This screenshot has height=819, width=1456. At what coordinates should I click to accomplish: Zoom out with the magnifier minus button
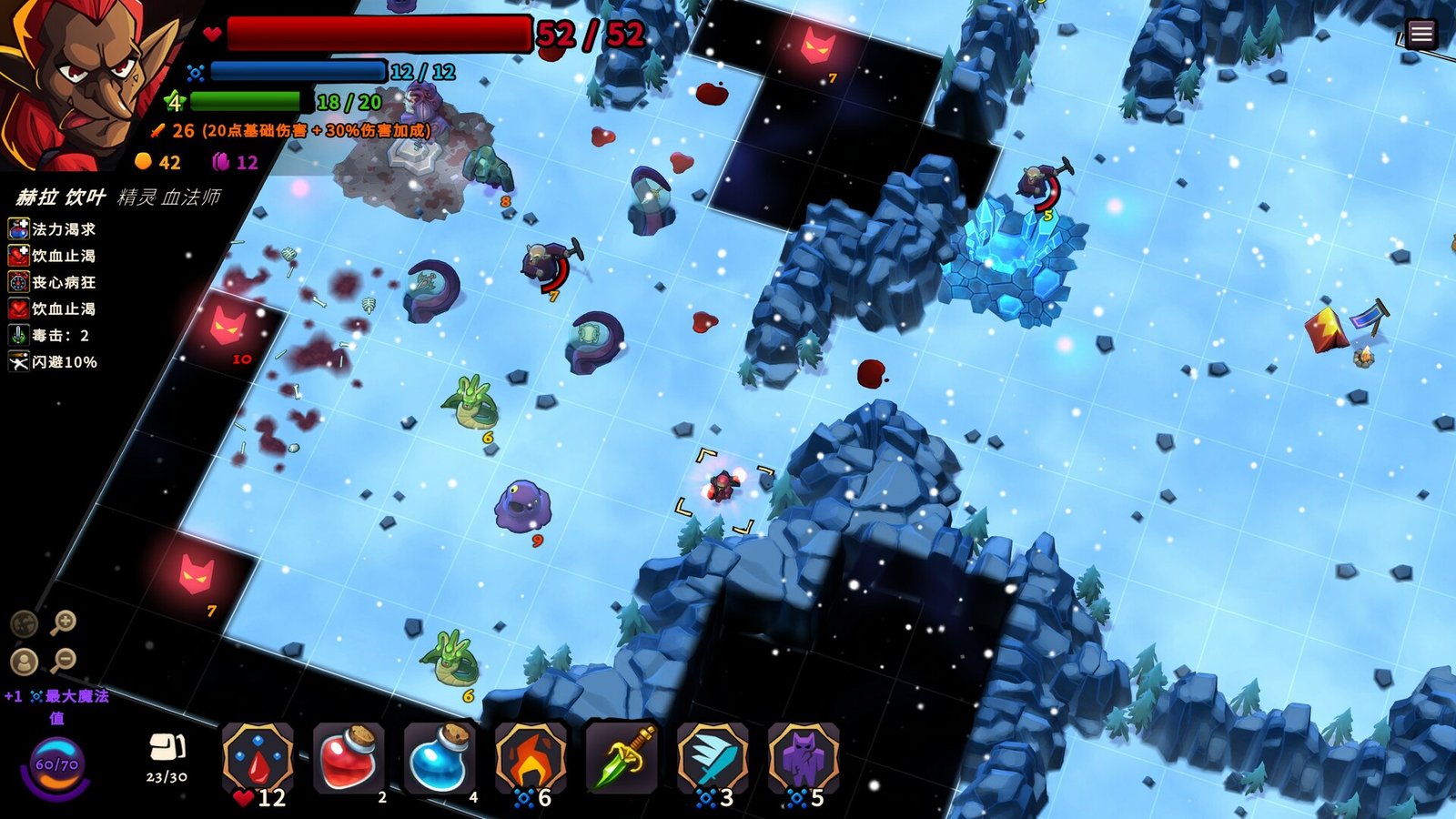[63, 659]
